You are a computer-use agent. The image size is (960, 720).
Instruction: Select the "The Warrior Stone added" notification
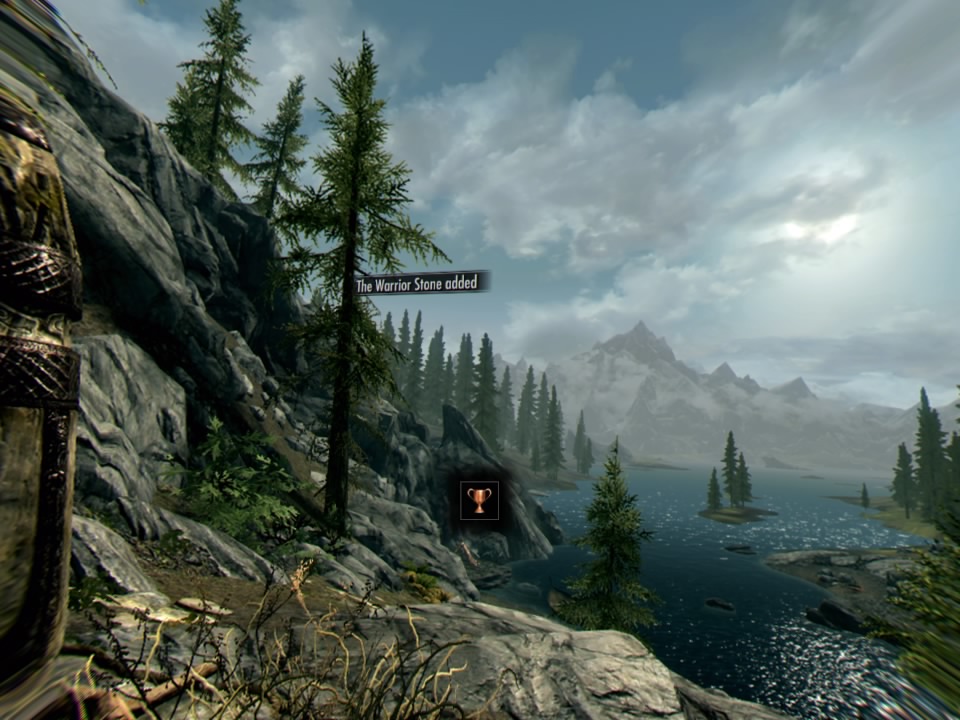(x=422, y=284)
